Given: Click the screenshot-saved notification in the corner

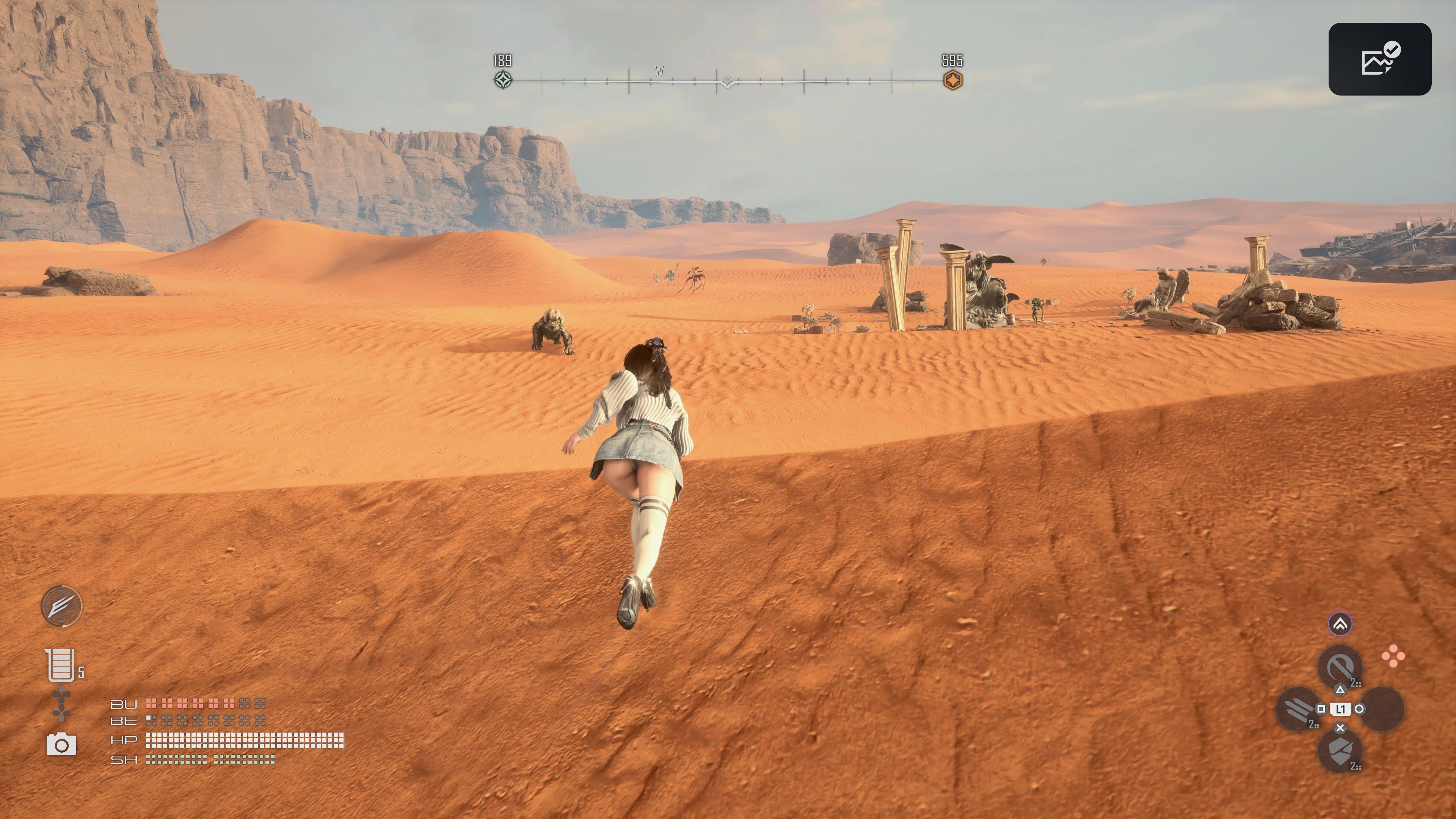Looking at the screenshot, I should point(1379,59).
